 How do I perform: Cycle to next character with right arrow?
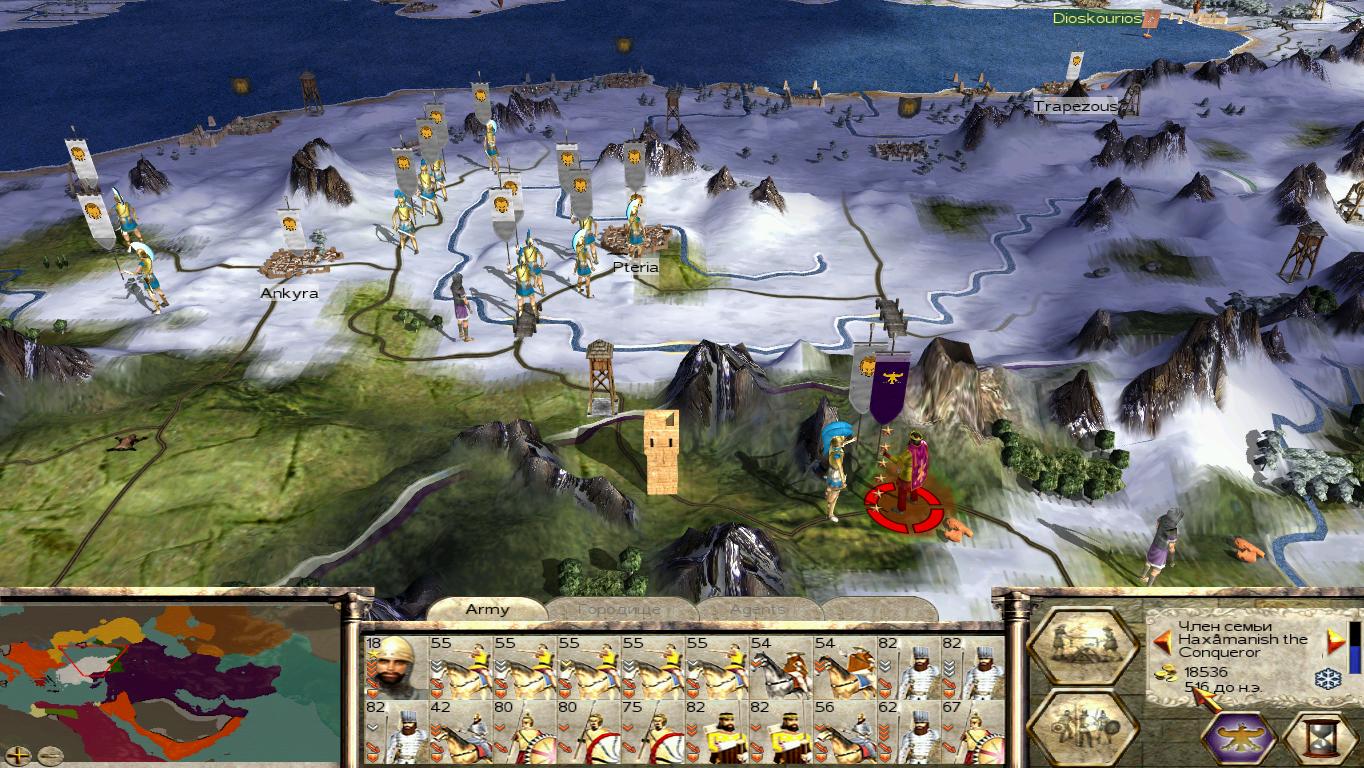1335,640
